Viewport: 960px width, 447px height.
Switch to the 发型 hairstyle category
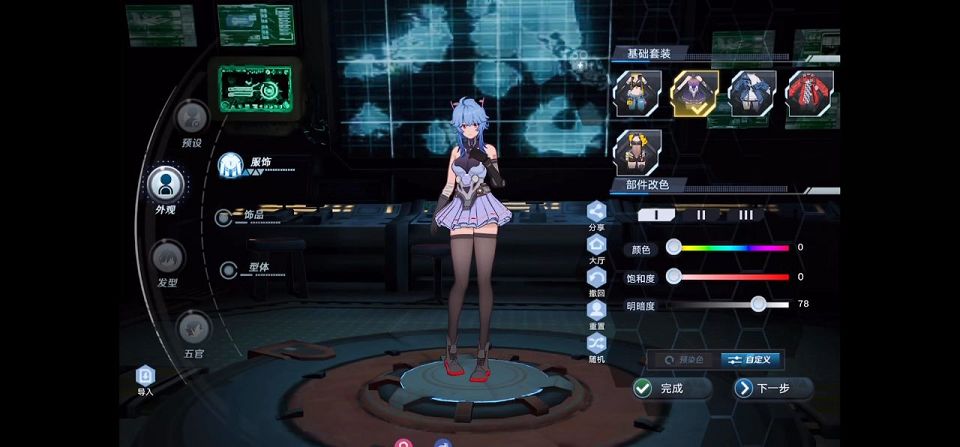click(x=167, y=257)
